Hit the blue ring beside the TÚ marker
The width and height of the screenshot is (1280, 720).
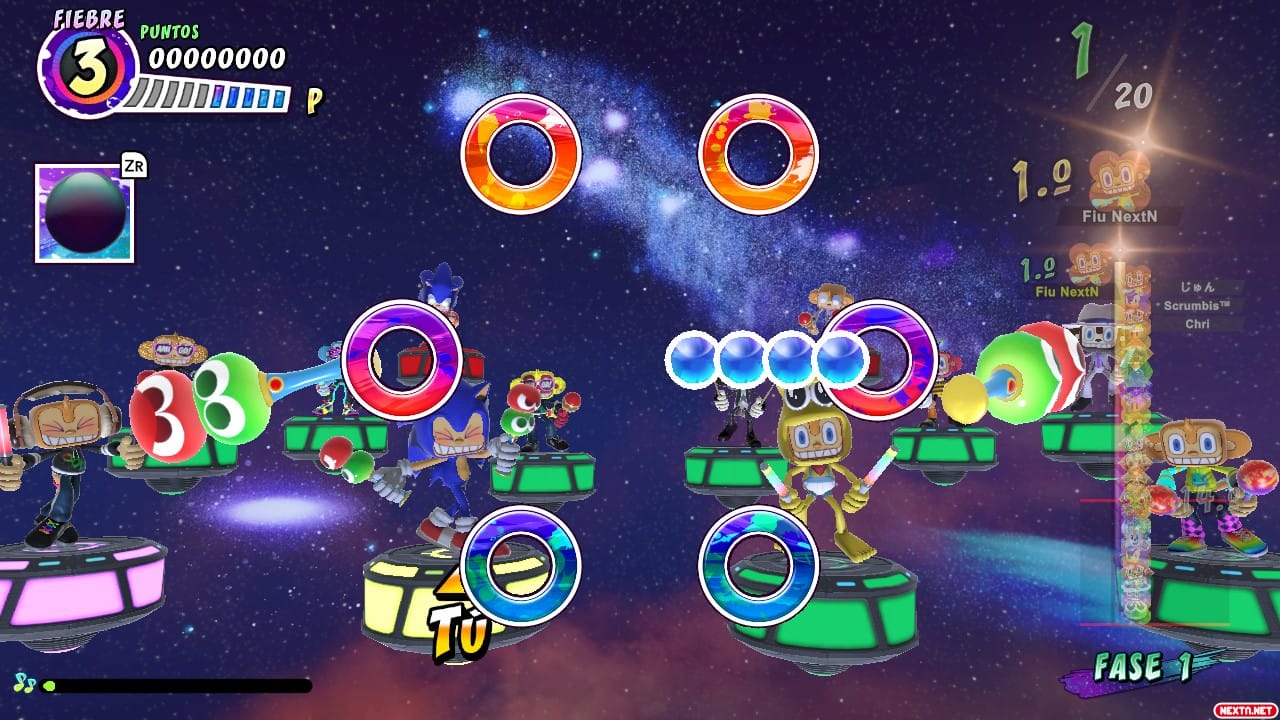tap(520, 566)
